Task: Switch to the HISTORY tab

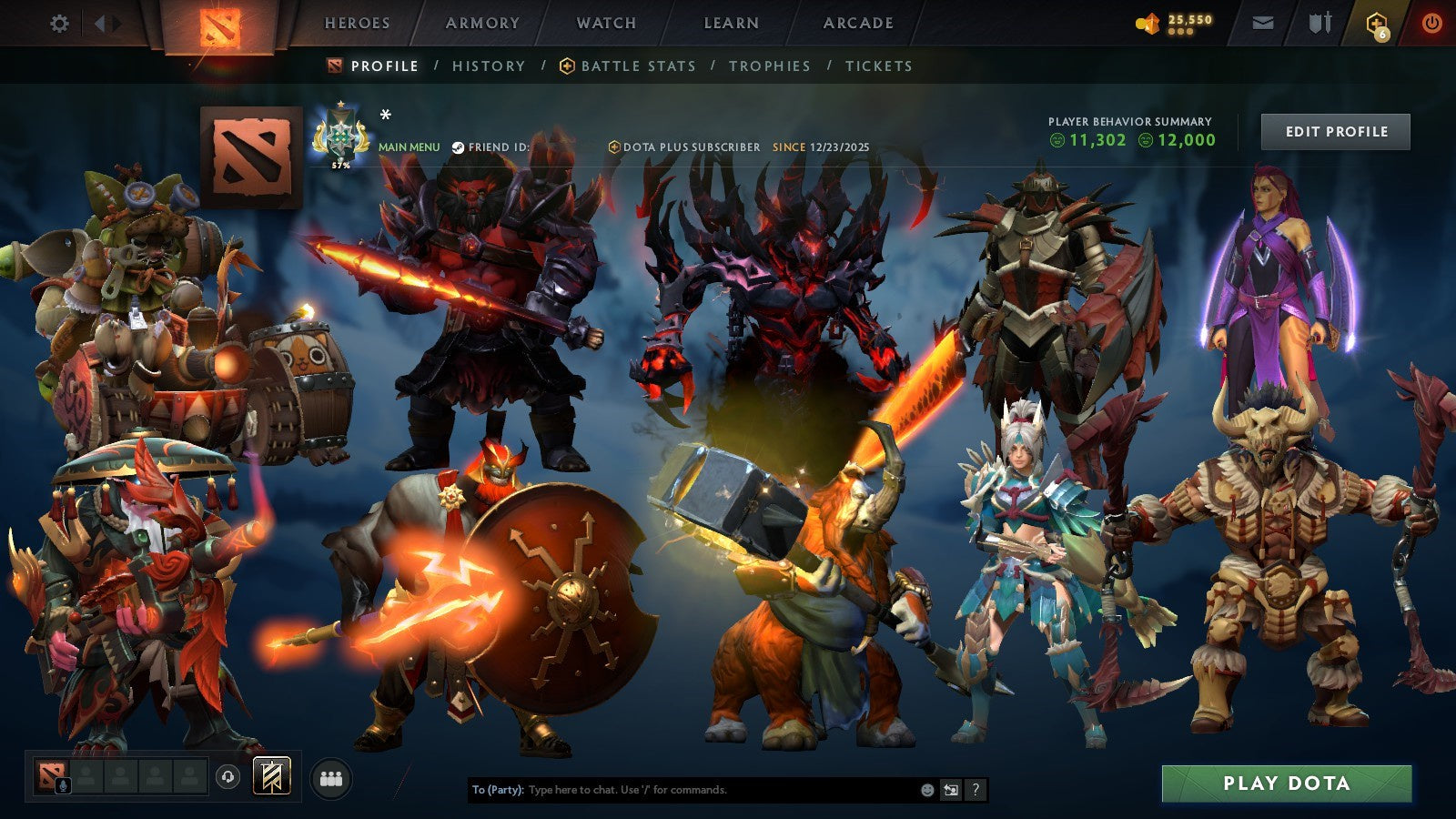Action: (489, 66)
